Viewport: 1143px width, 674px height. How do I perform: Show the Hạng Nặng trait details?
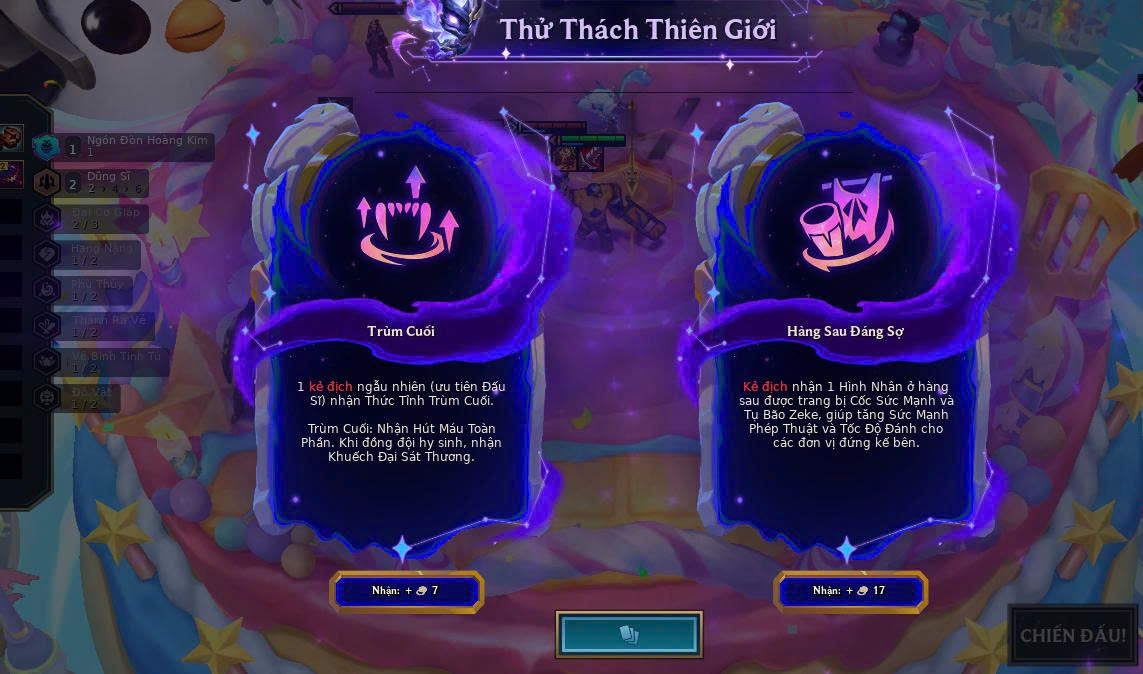(x=95, y=254)
